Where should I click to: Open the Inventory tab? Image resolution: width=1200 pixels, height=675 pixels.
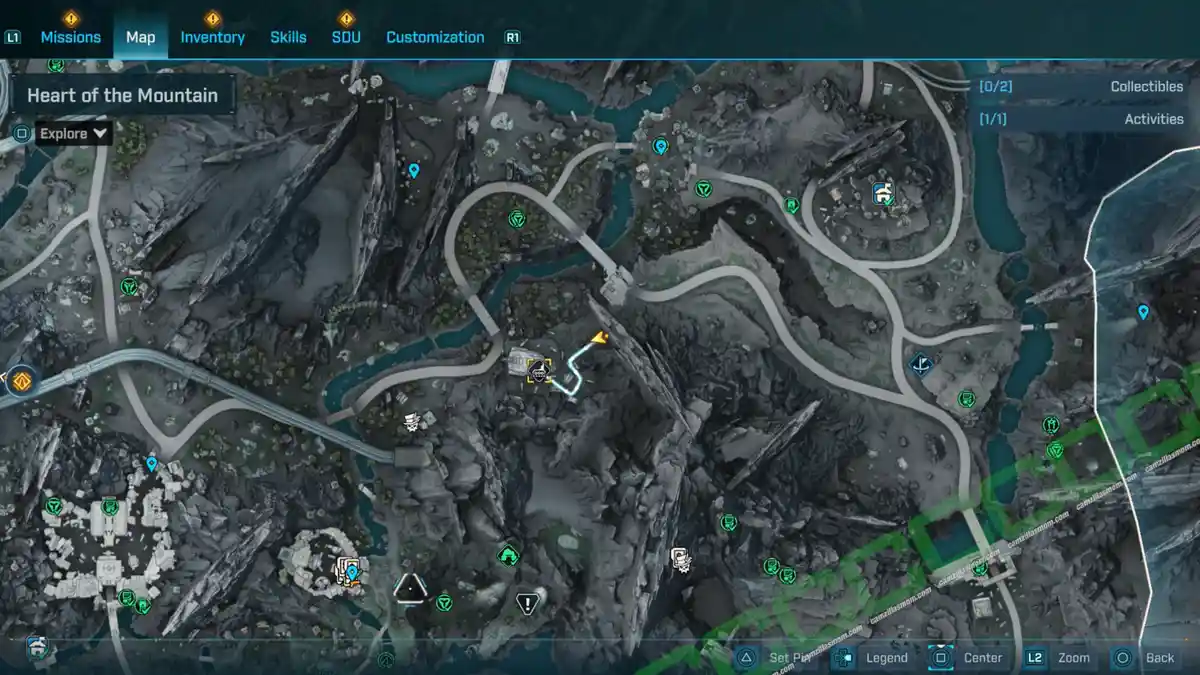tap(212, 37)
